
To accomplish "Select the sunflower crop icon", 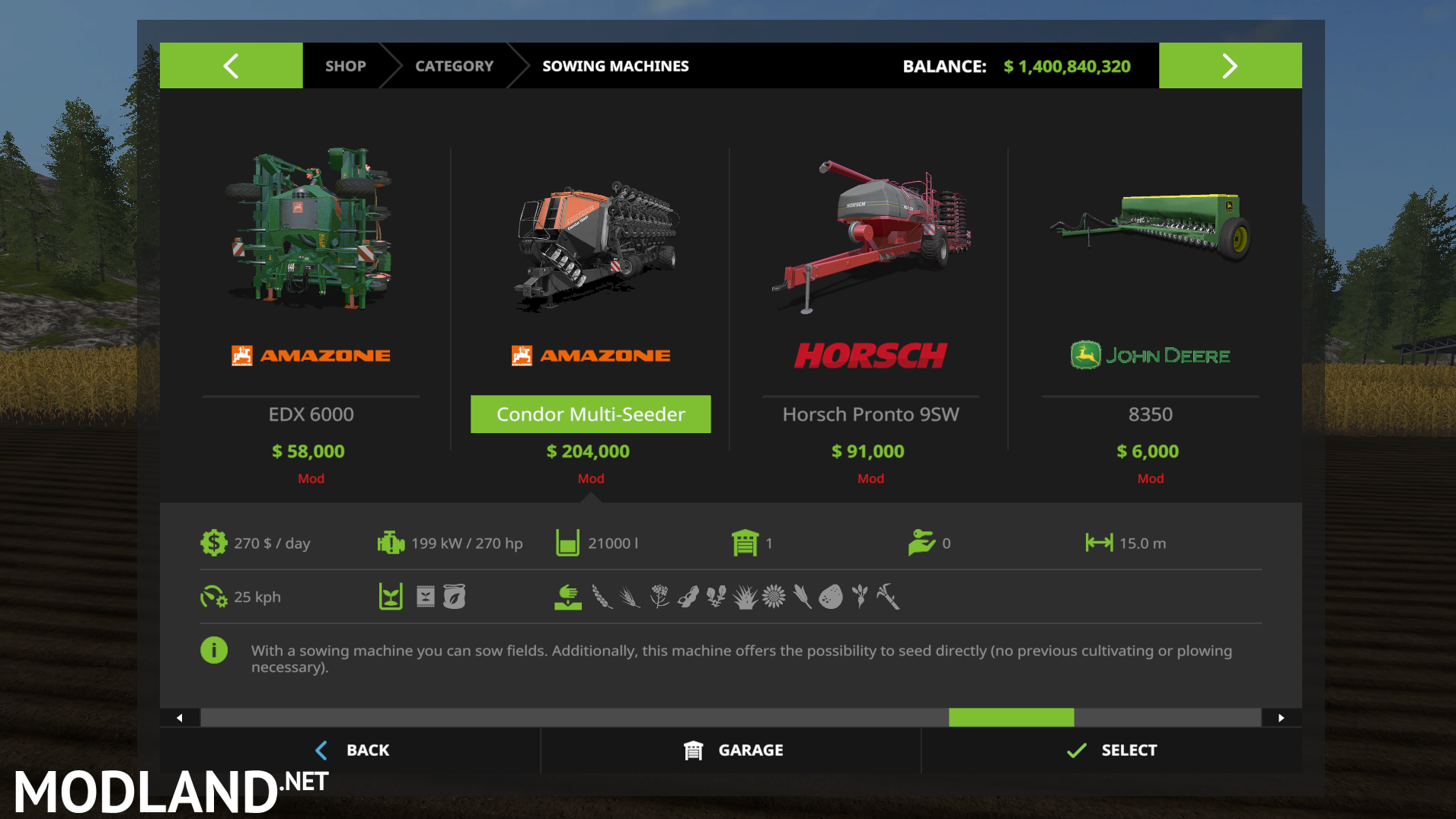I will (773, 597).
